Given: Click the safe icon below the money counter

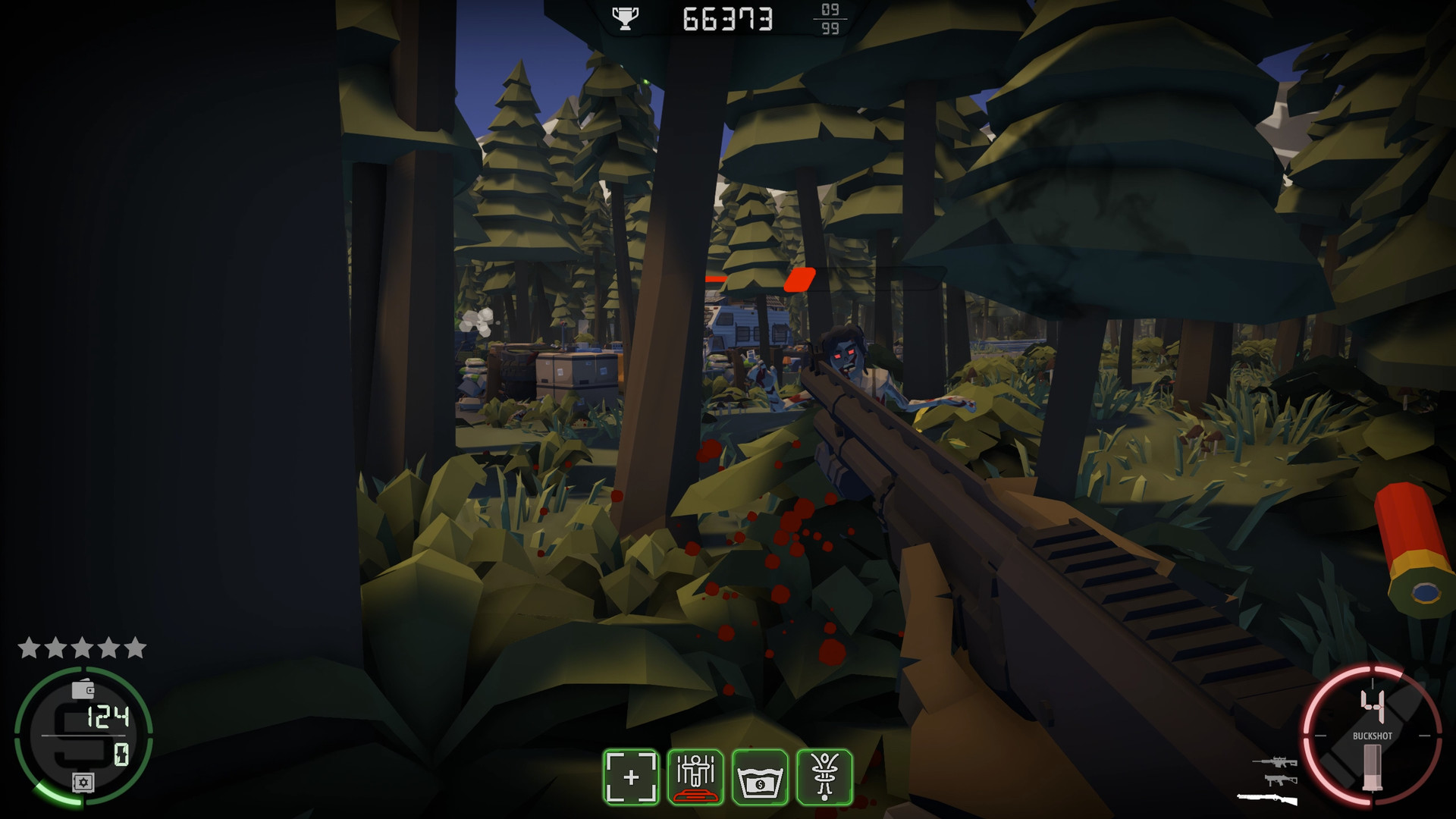Looking at the screenshot, I should [83, 782].
